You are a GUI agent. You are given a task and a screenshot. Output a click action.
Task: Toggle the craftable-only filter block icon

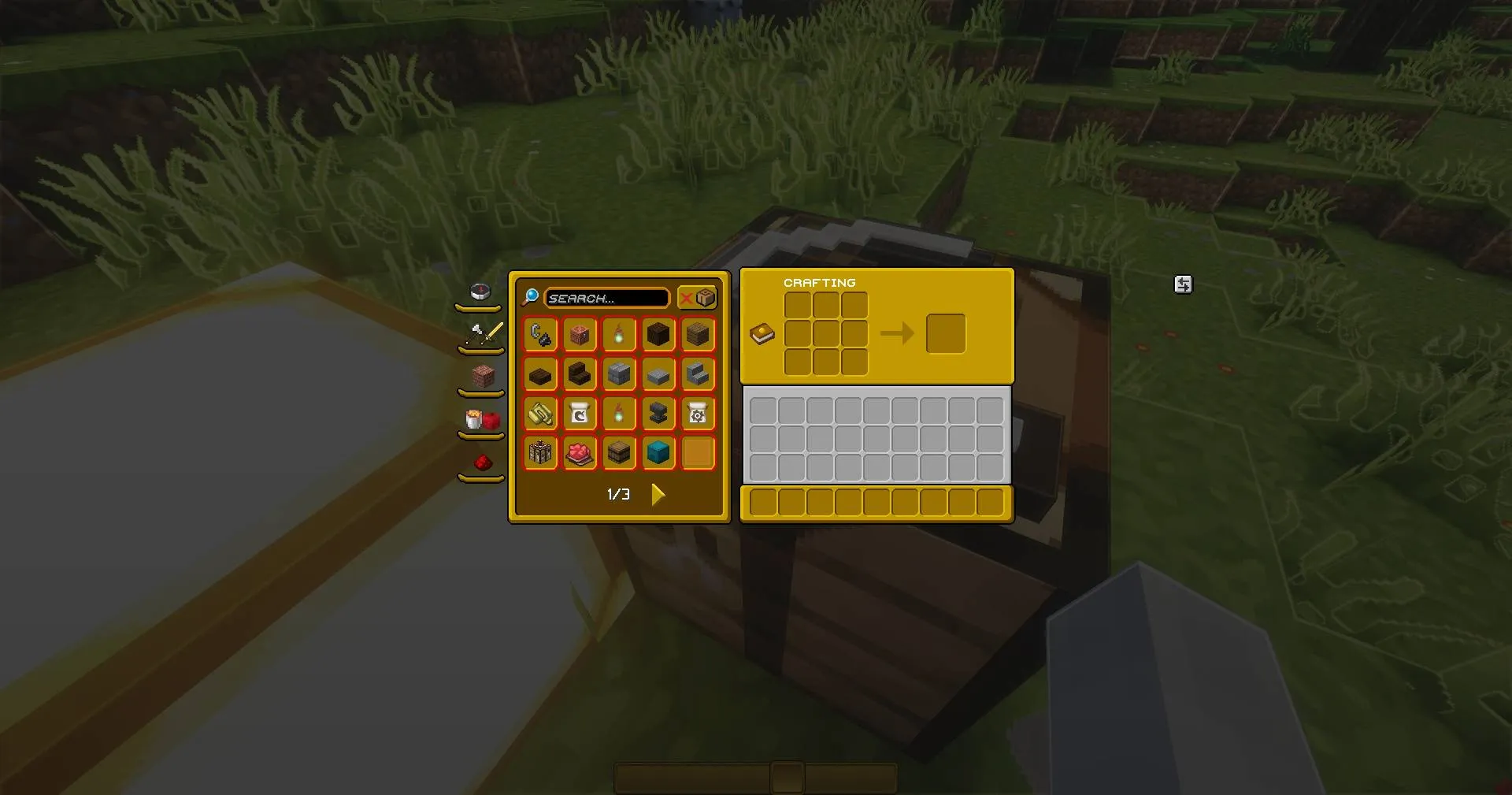point(703,298)
